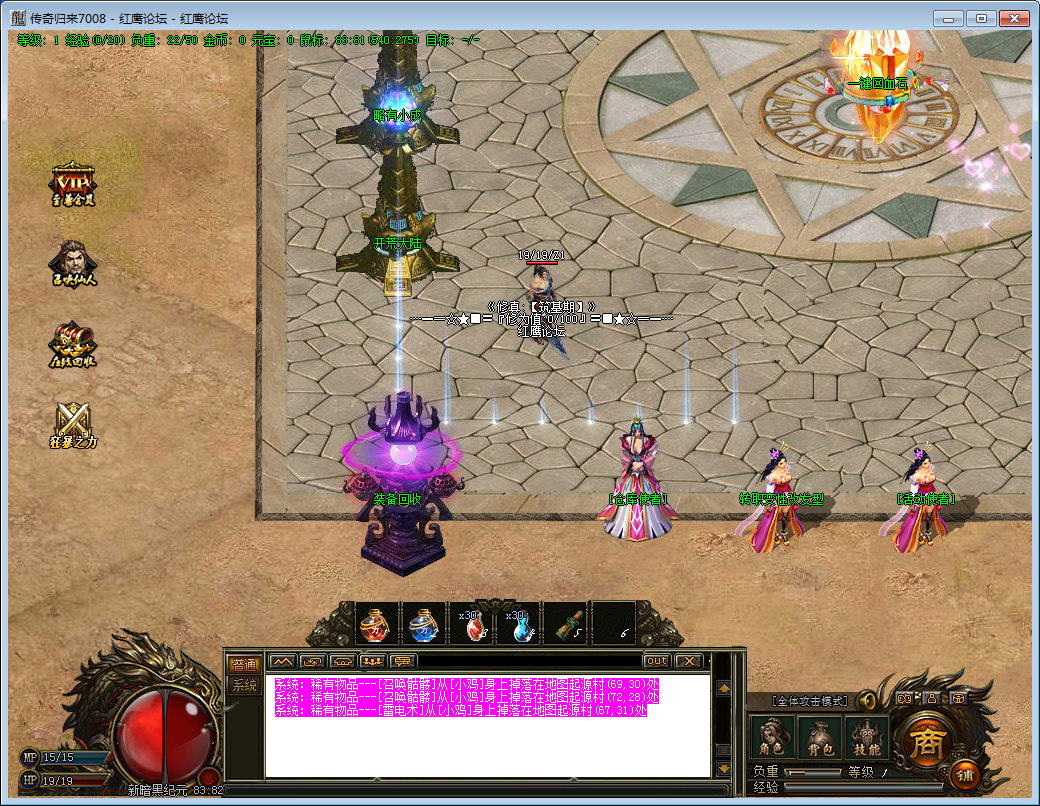Switch to the 系统 chat tab
The width and height of the screenshot is (1040, 806).
pos(244,685)
